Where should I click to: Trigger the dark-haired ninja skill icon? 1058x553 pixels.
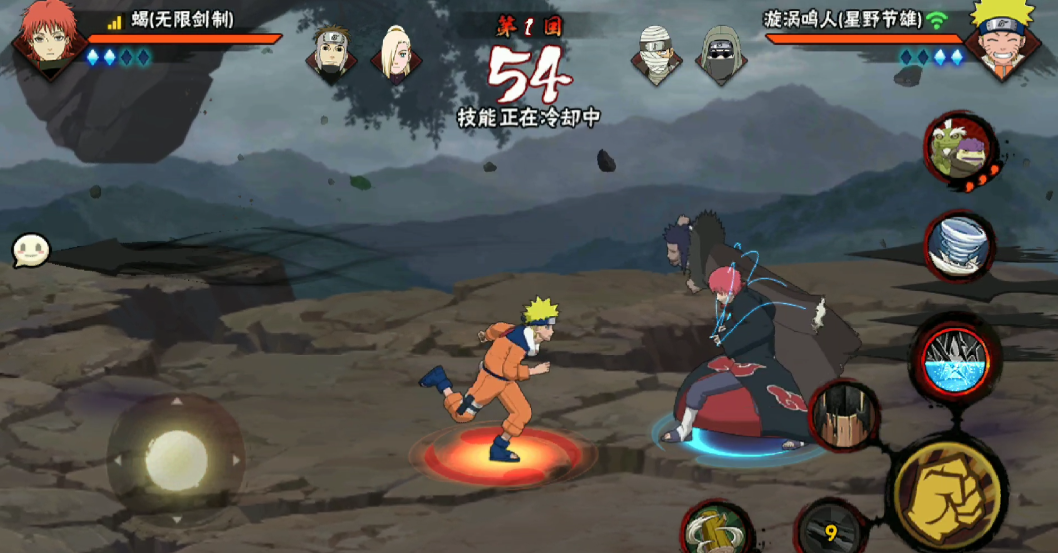[843, 415]
